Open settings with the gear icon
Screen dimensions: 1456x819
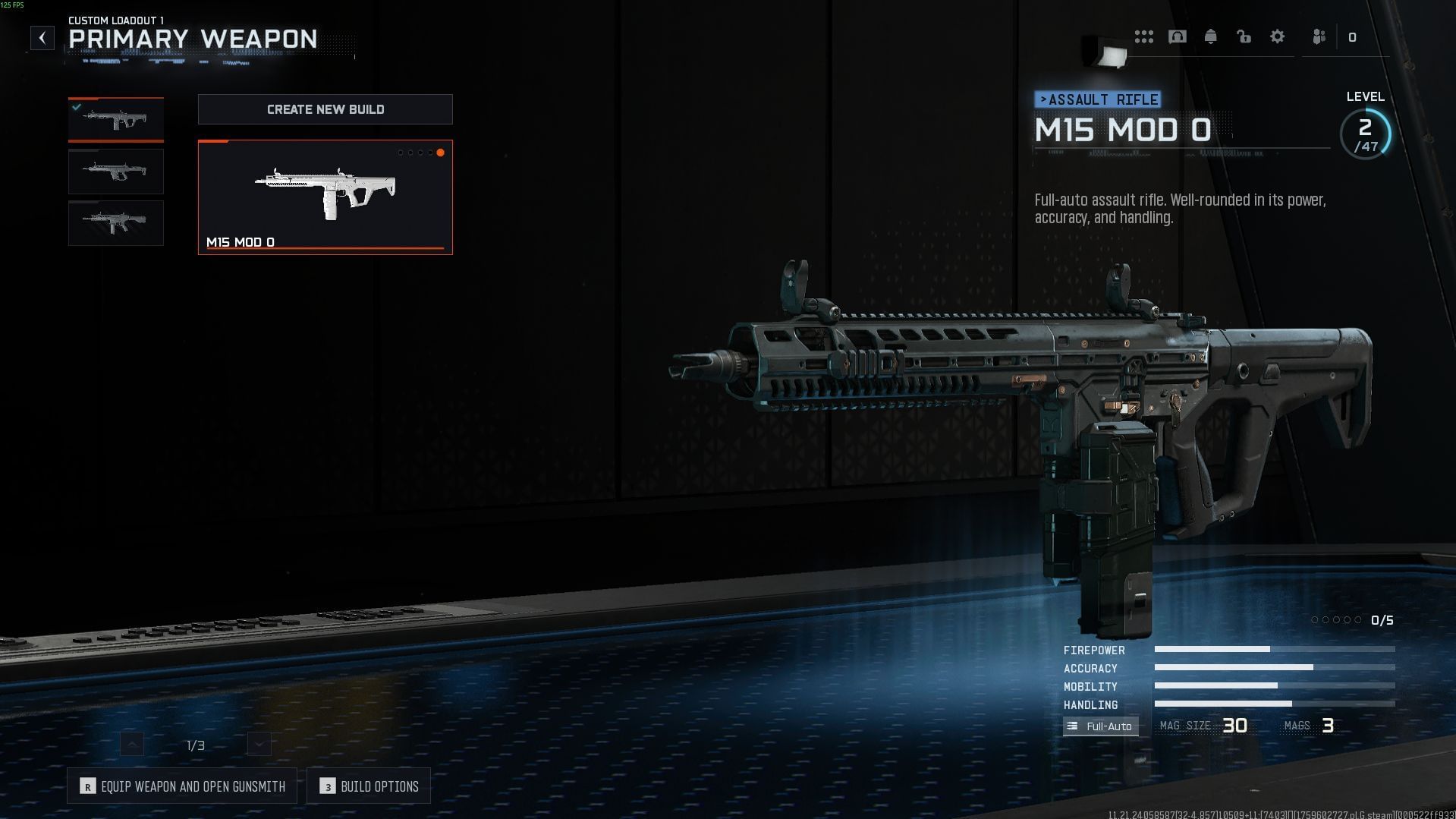coord(1278,36)
